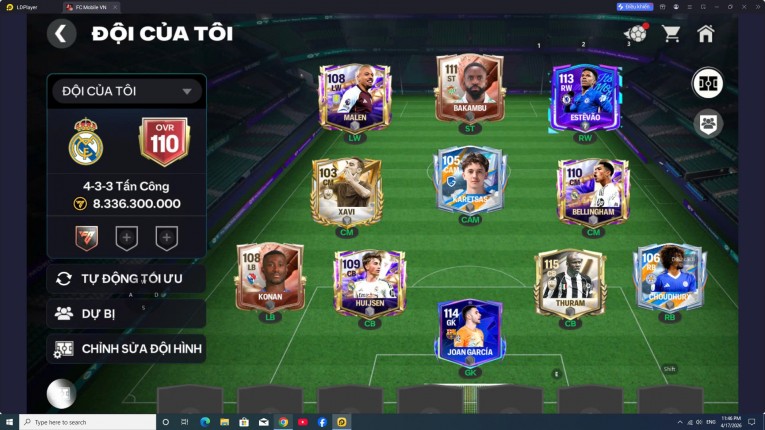Open the Dự Bị bench list
Viewport: 765px width, 430px height.
tap(126, 313)
